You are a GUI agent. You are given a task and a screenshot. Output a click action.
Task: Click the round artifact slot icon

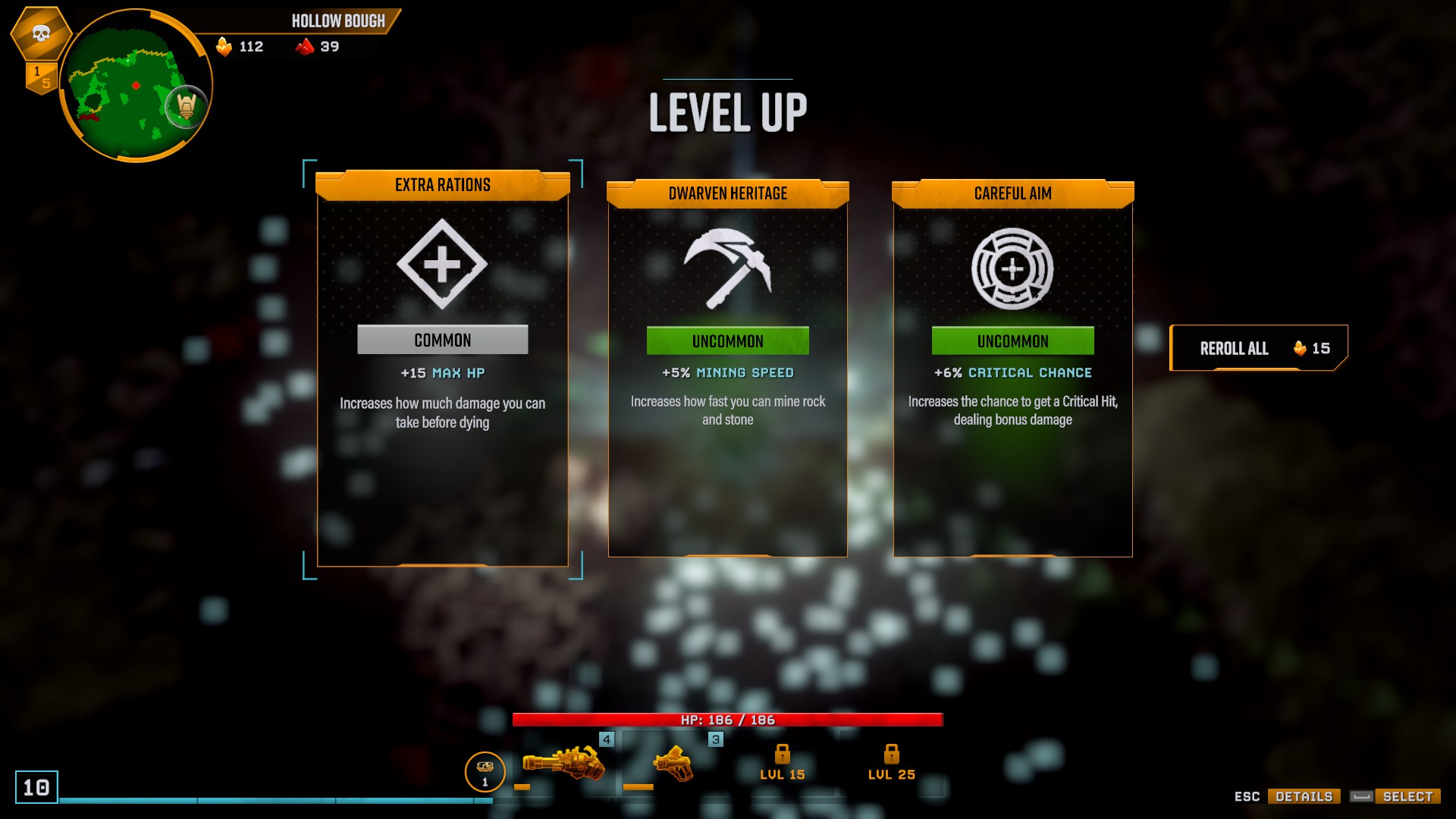pos(485,771)
